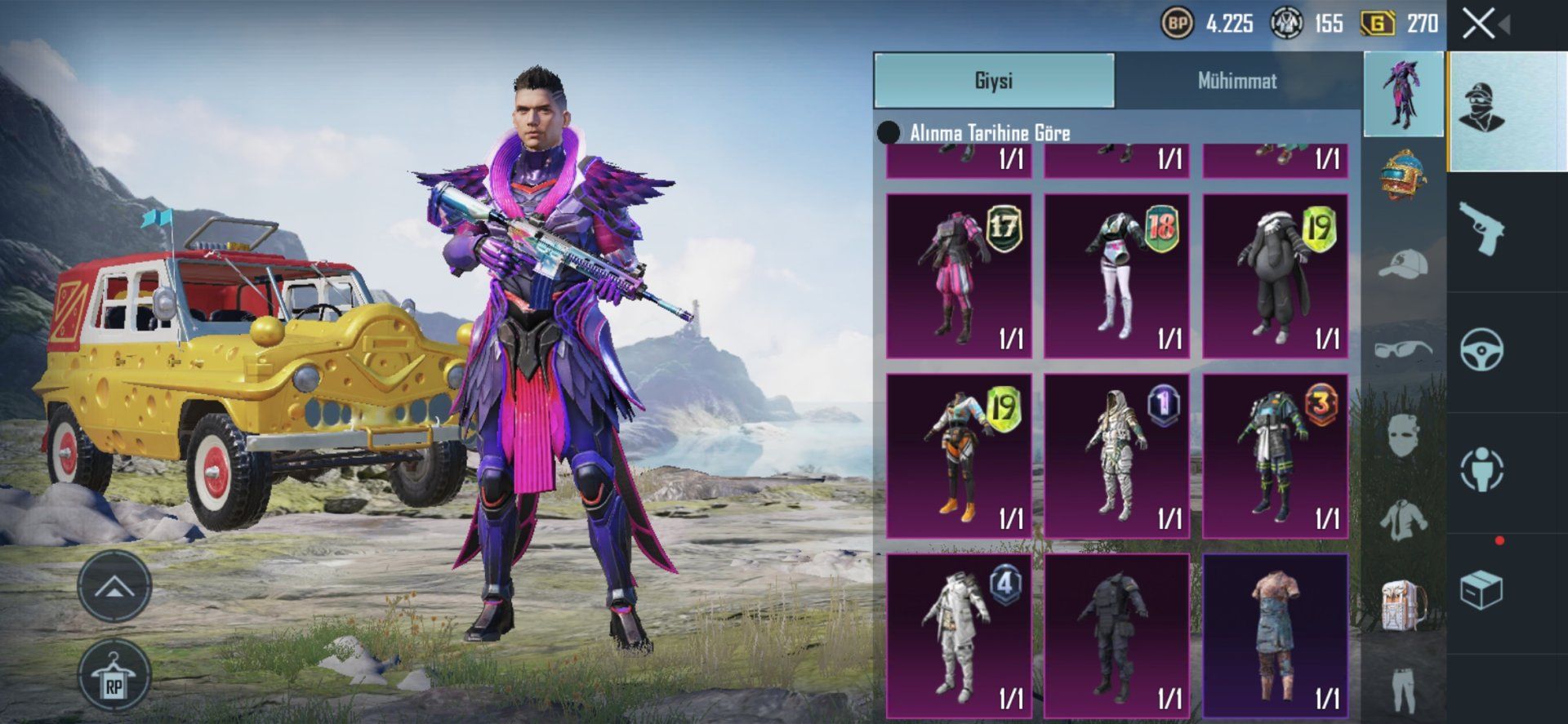Close the inventory with the X button
Screen dimensions: 1568x724
1479,24
